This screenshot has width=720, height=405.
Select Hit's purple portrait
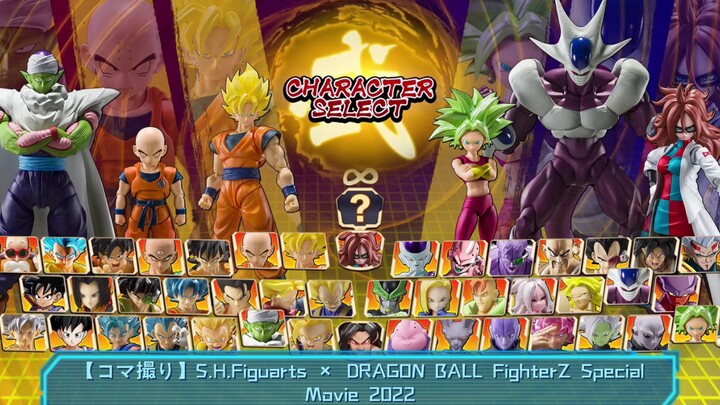[x=505, y=333]
